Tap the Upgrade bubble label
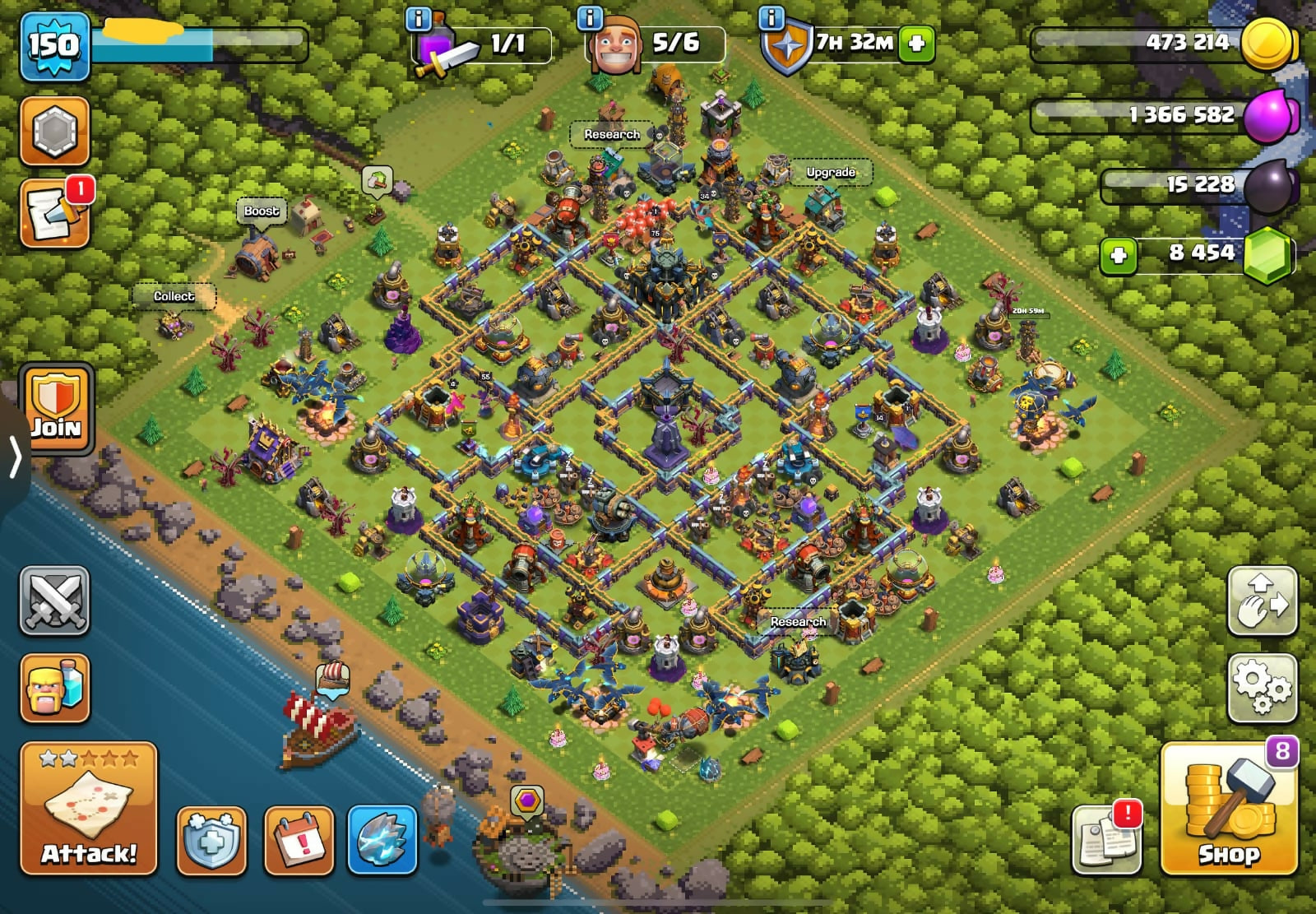1316x914 pixels. tap(831, 172)
